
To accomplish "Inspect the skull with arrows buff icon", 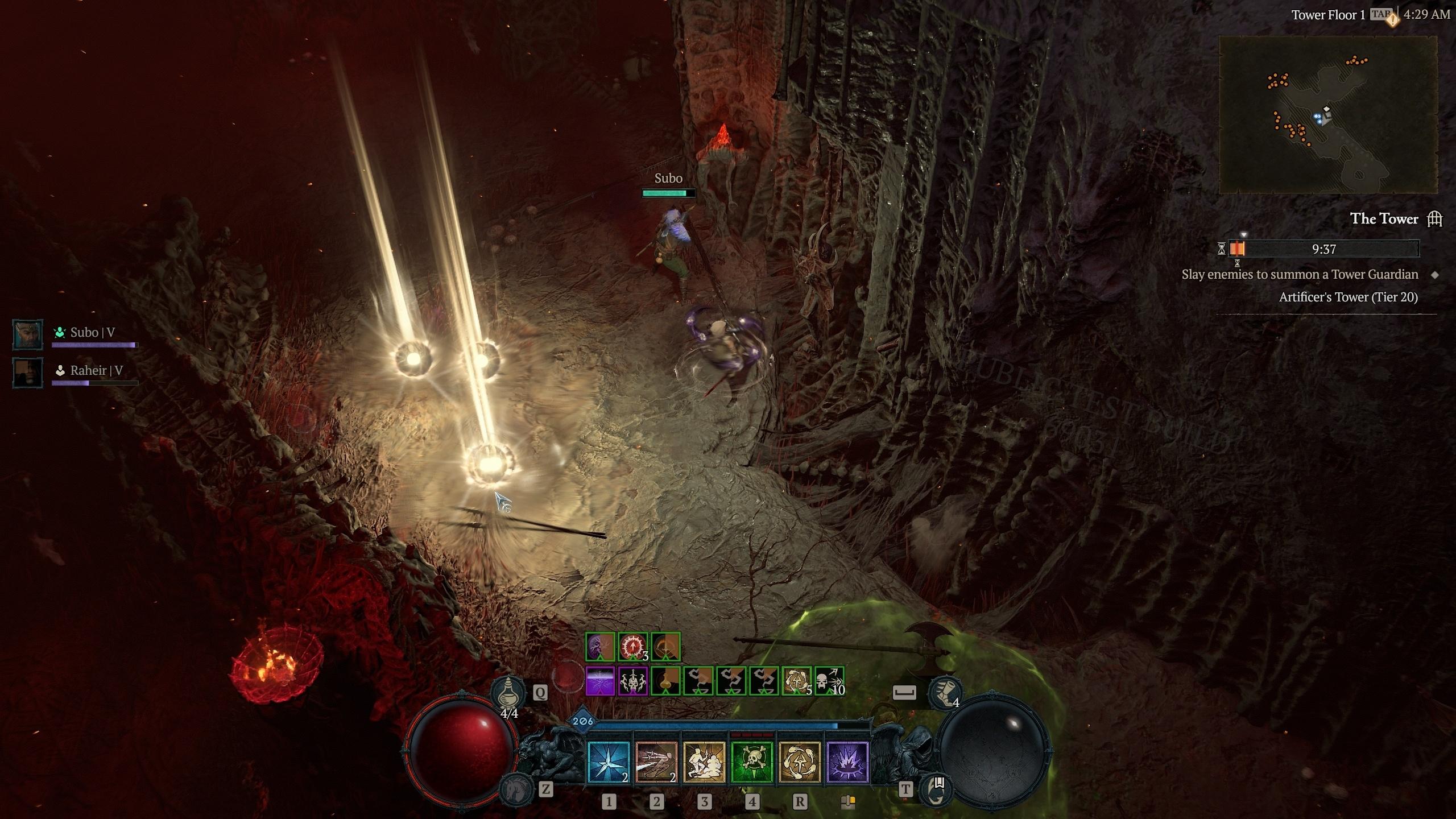I will pos(829,681).
